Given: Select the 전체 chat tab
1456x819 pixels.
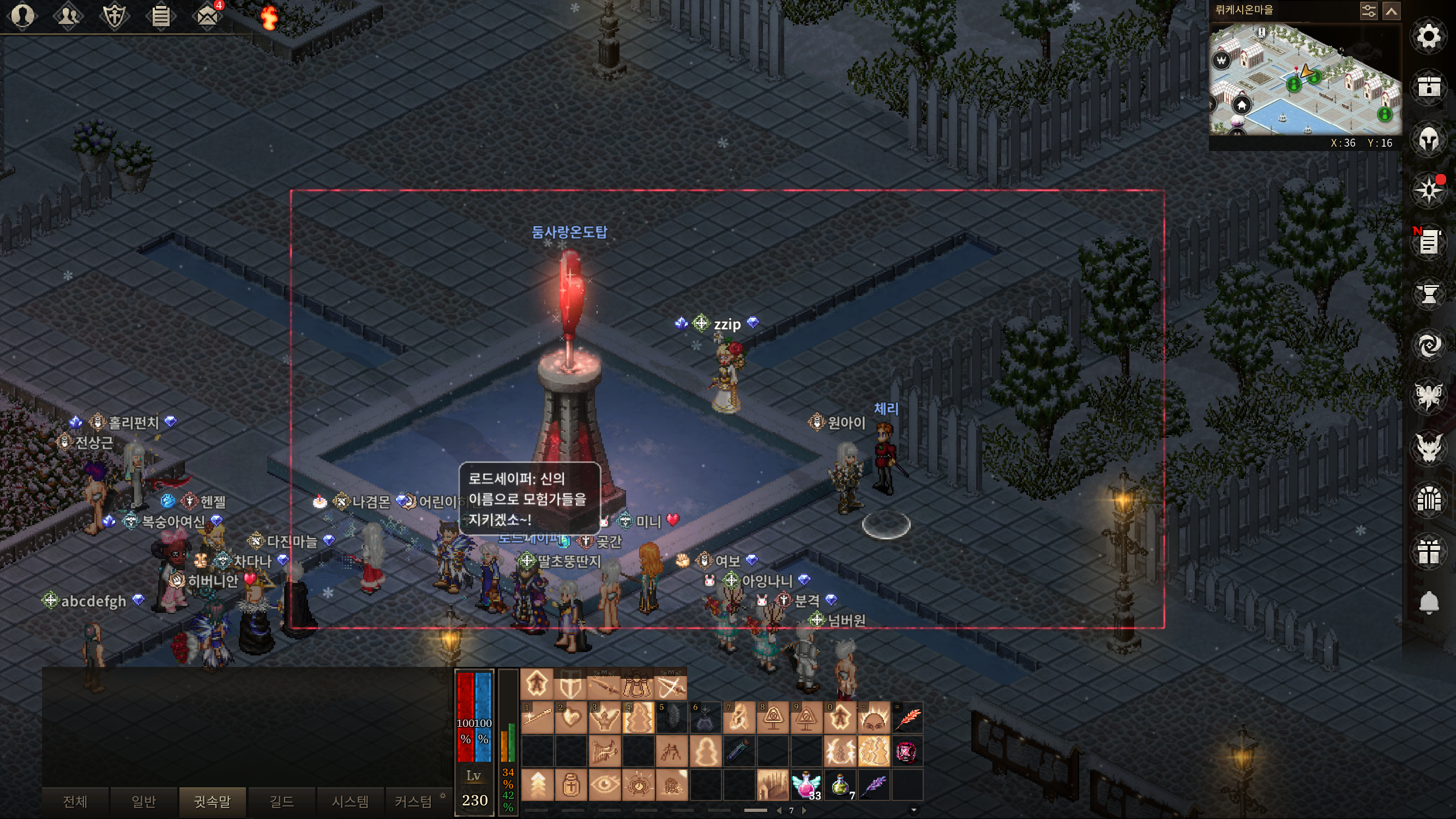Looking at the screenshot, I should tap(75, 801).
